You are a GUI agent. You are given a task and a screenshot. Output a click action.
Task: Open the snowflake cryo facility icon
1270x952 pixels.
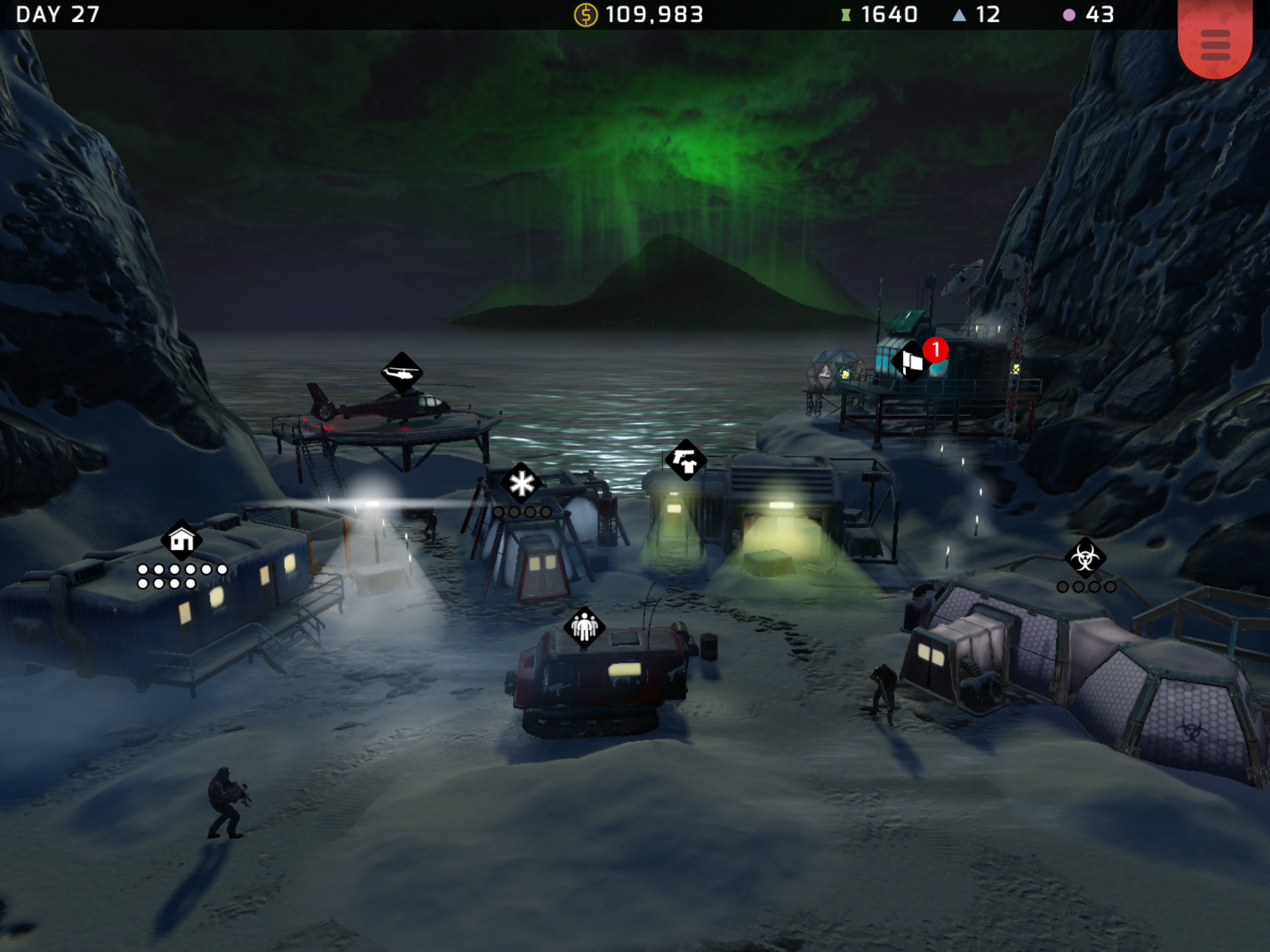tap(521, 483)
